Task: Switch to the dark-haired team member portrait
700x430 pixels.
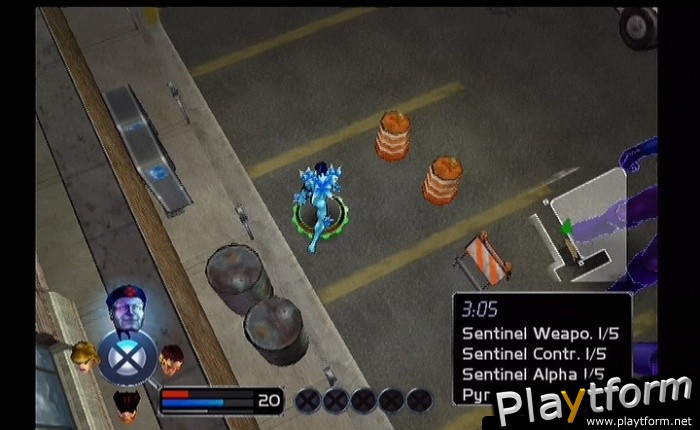Action: [x=126, y=402]
